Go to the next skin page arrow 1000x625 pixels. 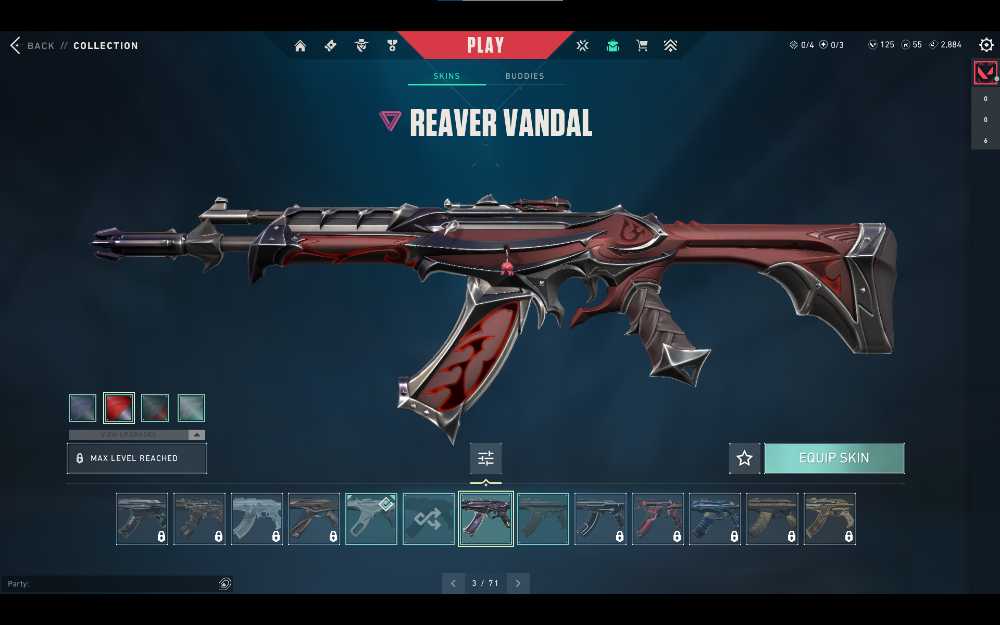pyautogui.click(x=517, y=583)
